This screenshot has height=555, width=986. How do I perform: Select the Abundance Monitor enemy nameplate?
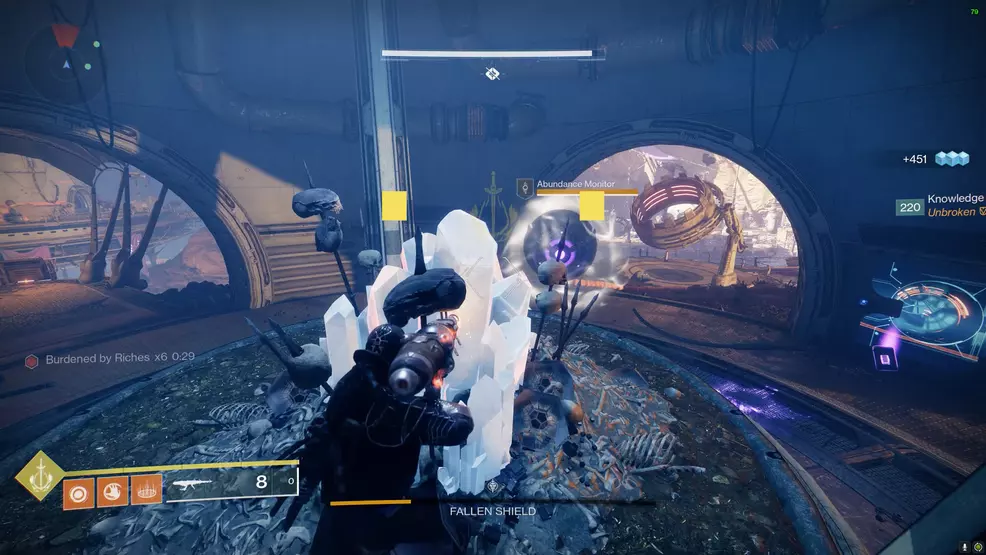pos(574,184)
